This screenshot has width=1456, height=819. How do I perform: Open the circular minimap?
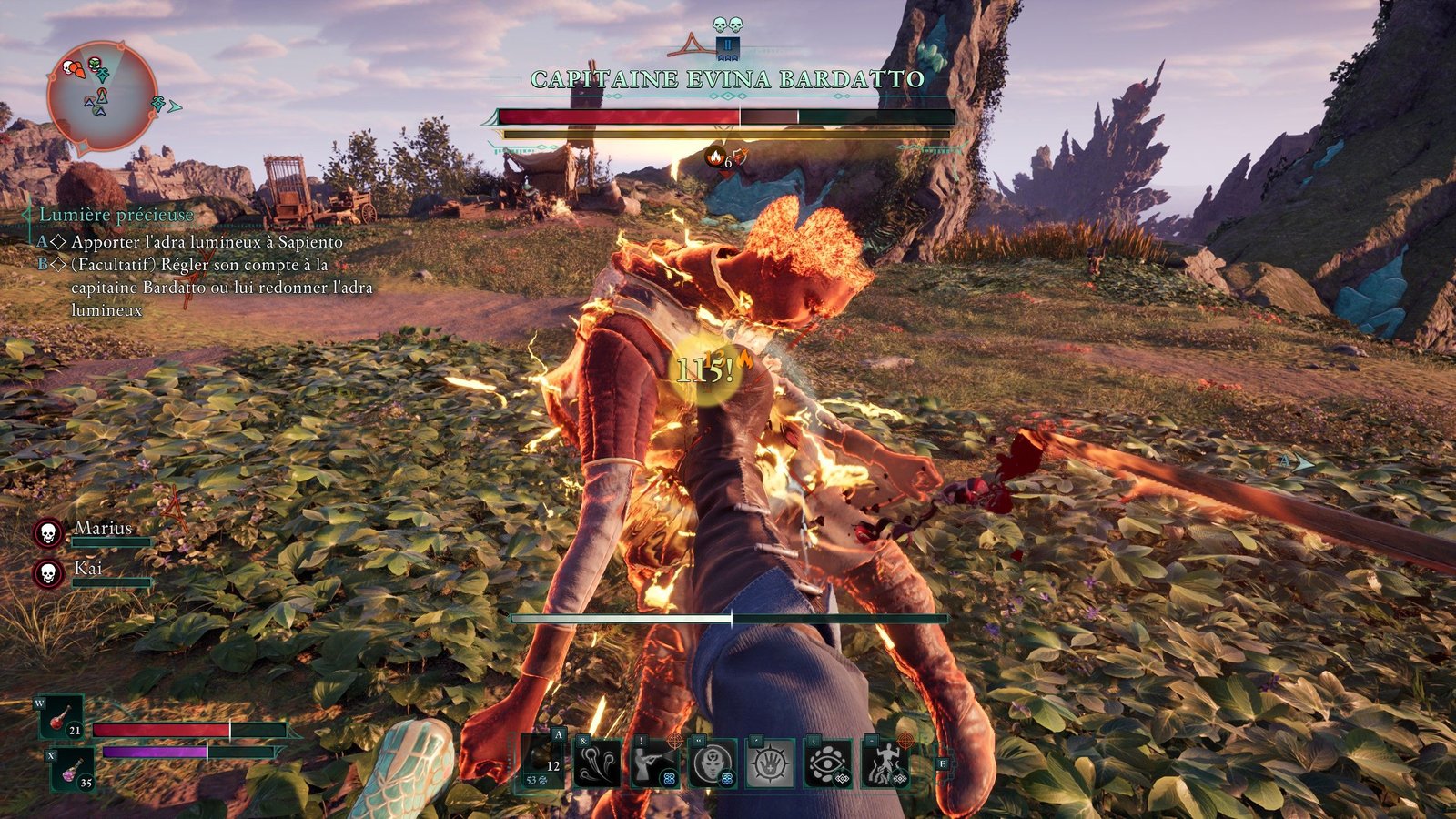[x=101, y=96]
